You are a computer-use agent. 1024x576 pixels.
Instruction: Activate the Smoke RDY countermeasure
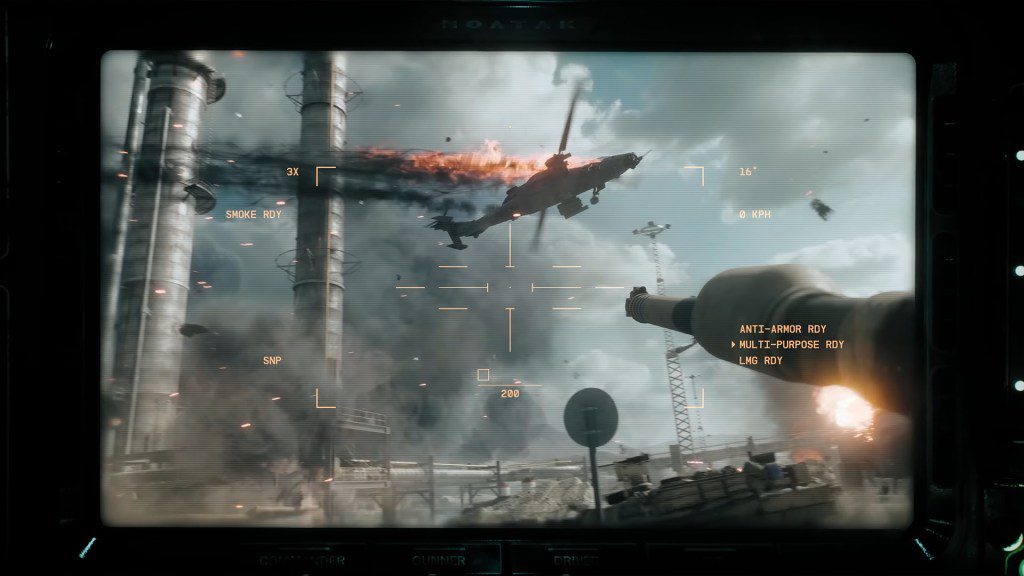pos(254,215)
